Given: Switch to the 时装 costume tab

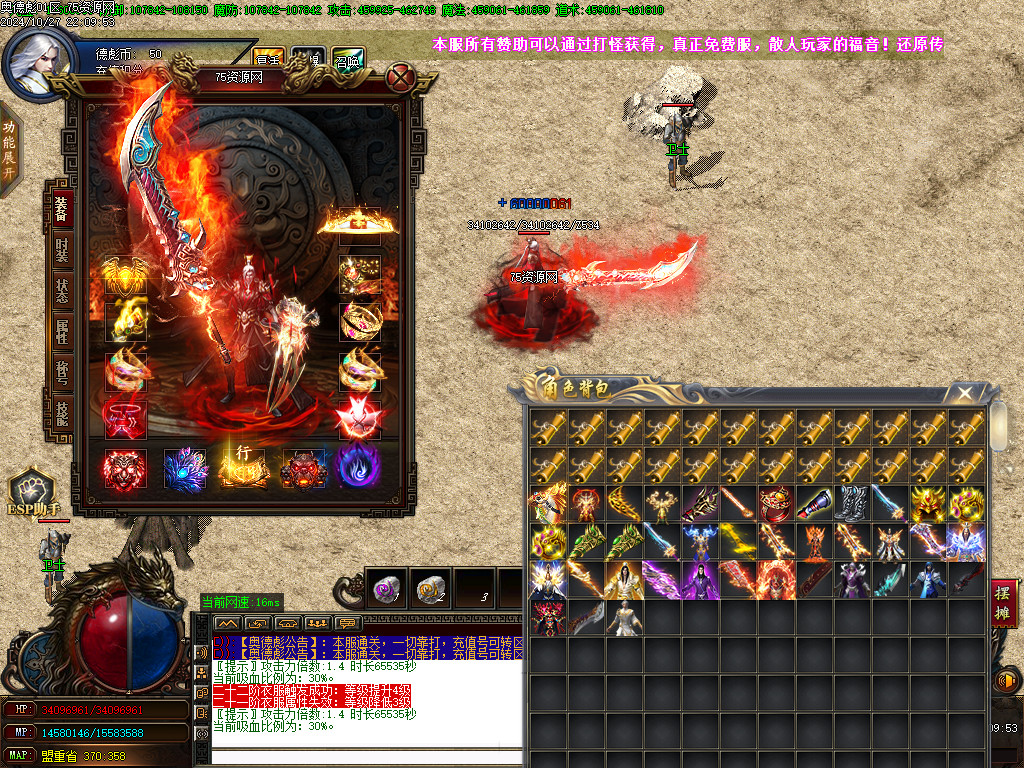Looking at the screenshot, I should tap(62, 250).
